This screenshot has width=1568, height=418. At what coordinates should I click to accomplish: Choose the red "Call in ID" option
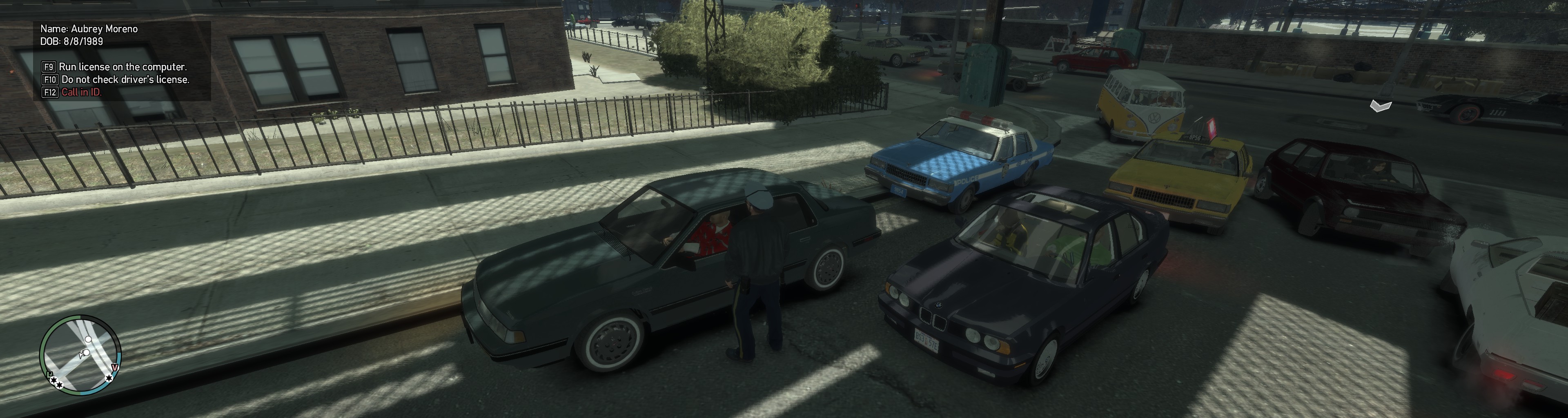coord(81,93)
